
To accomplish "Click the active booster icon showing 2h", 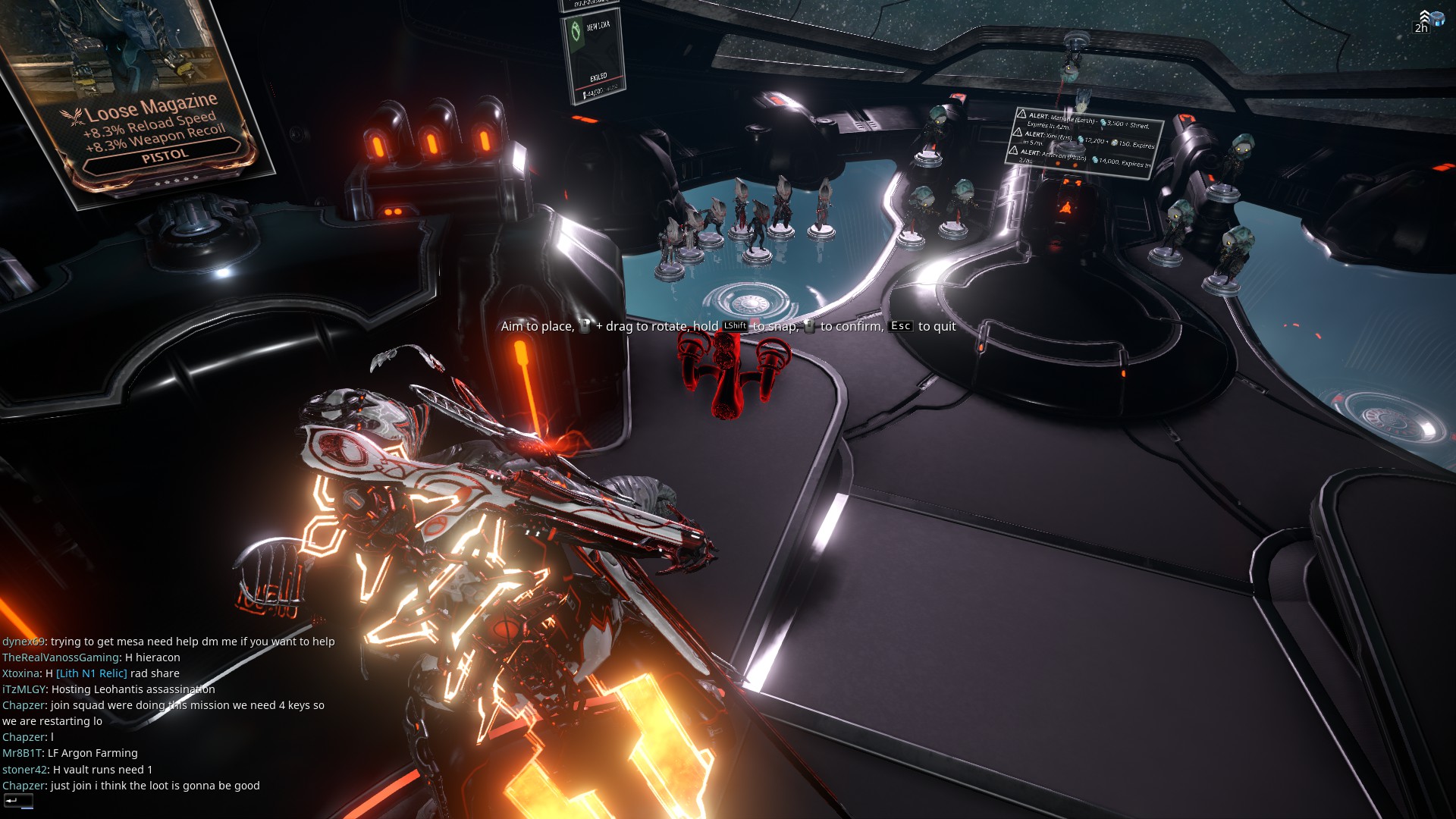I will coord(1429,20).
